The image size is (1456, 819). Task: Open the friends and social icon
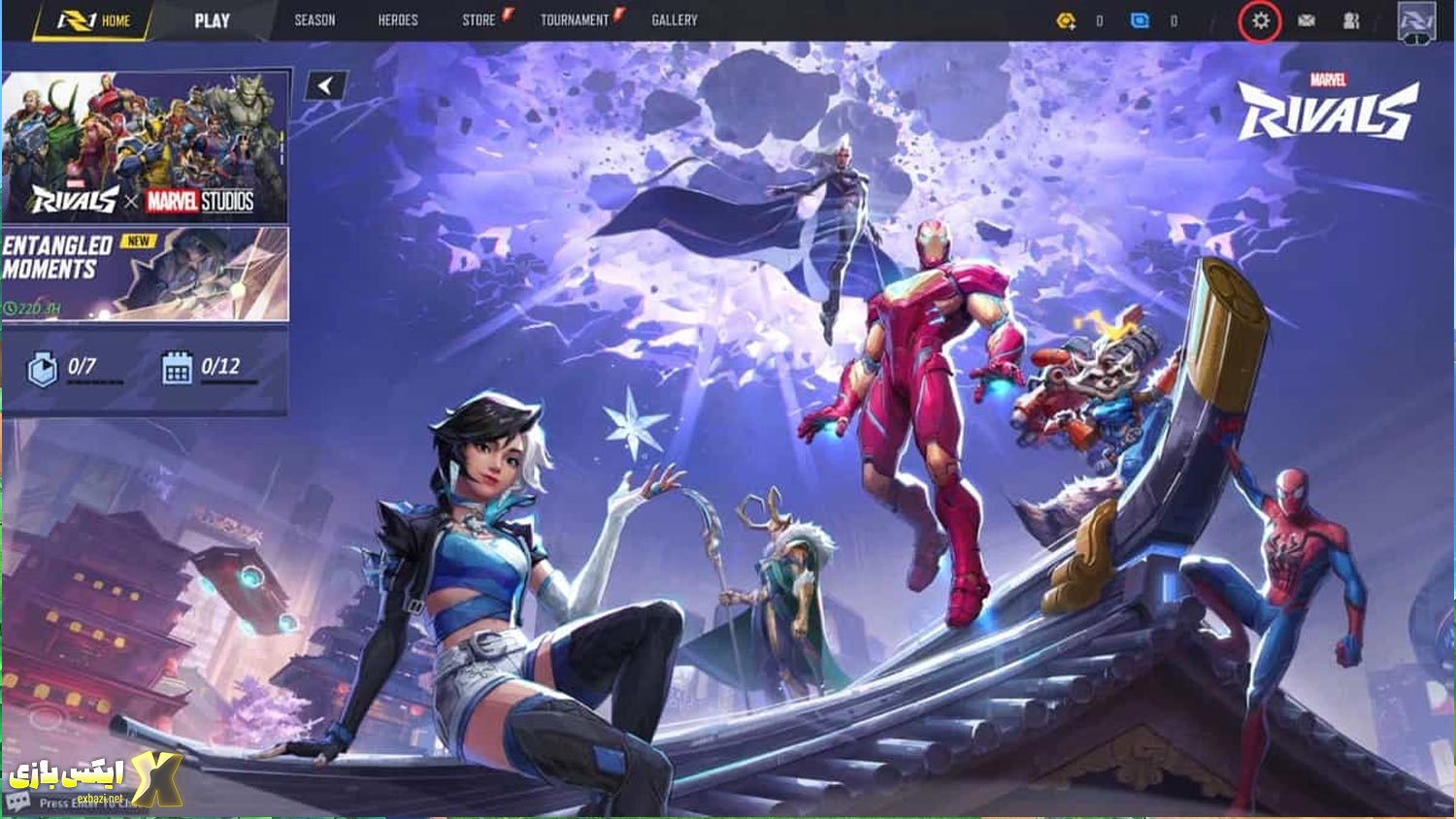point(1352,19)
